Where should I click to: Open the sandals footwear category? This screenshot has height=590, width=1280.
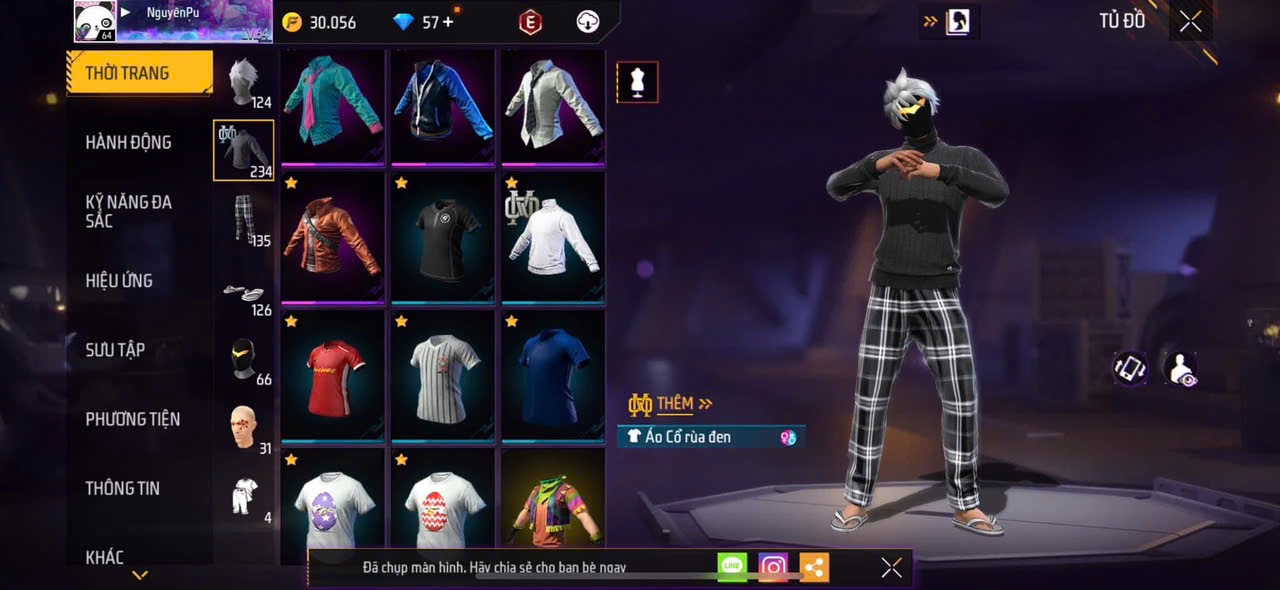244,292
